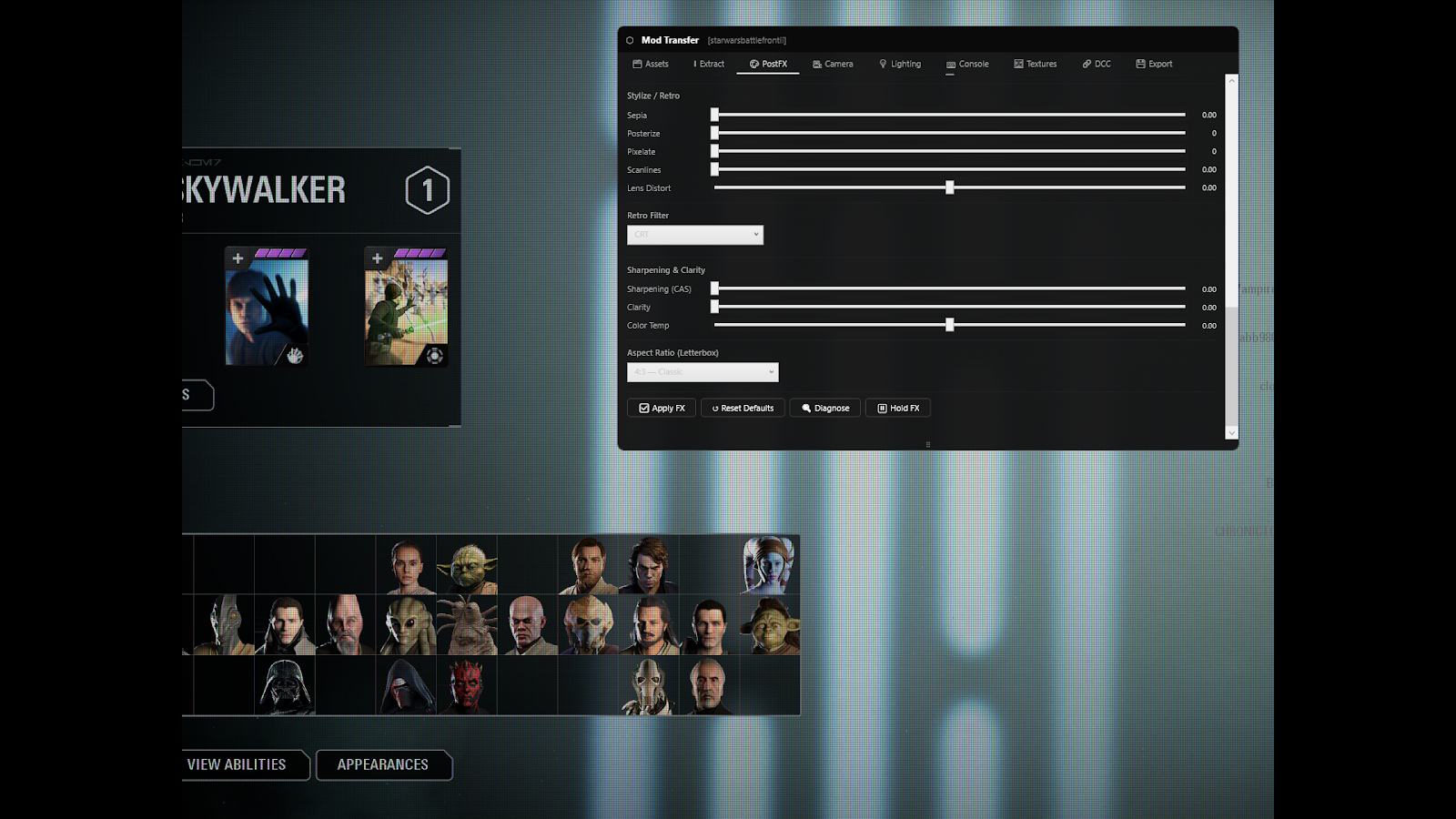The height and width of the screenshot is (819, 1456).
Task: Enable Hold FX
Action: (x=897, y=408)
